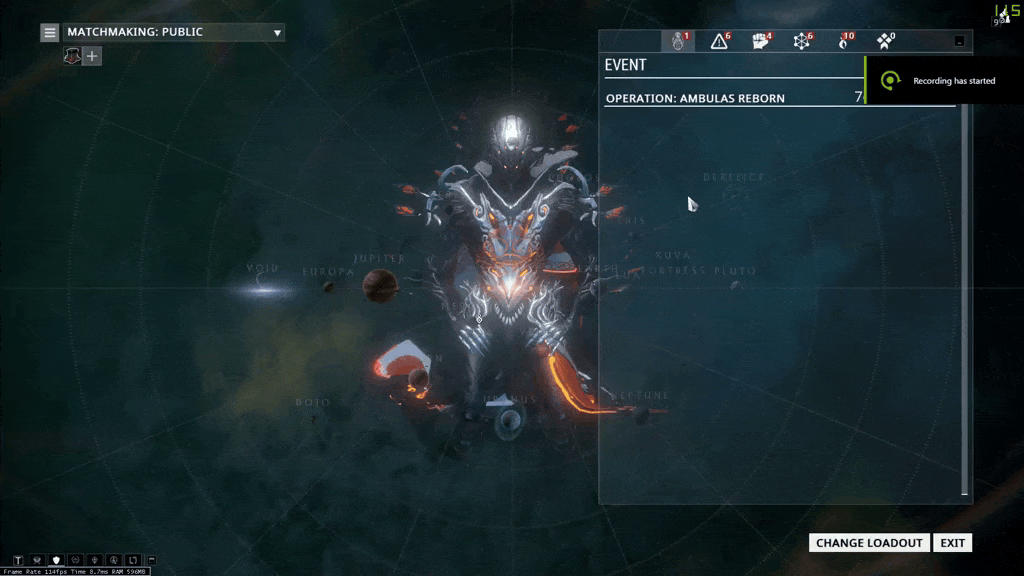Viewport: 1024px width, 576px height.
Task: Click Change Loadout
Action: (x=869, y=543)
